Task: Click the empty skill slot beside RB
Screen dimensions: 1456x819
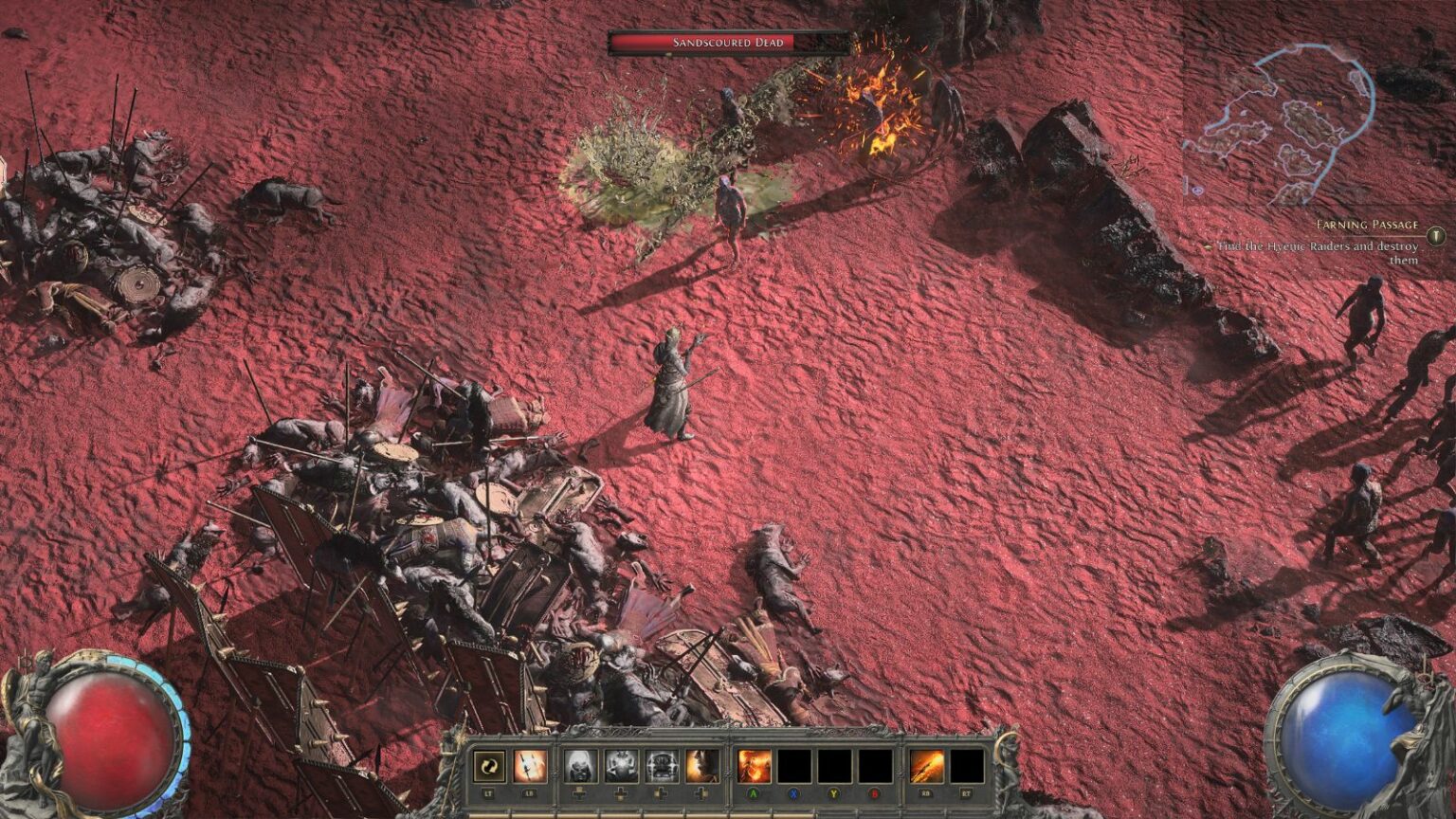Action: (x=966, y=767)
